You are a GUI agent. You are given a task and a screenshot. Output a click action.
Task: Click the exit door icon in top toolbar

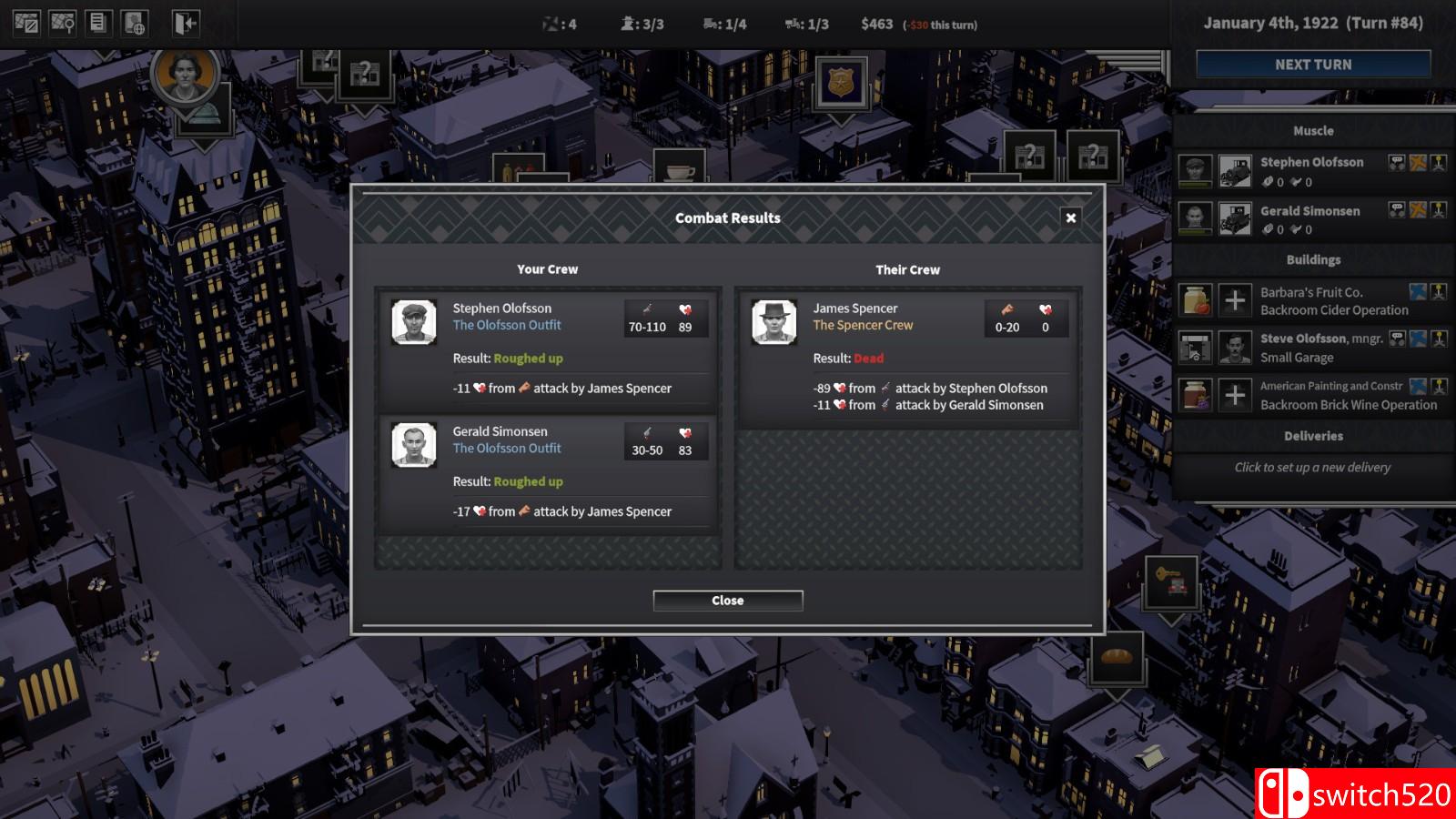coord(186,23)
